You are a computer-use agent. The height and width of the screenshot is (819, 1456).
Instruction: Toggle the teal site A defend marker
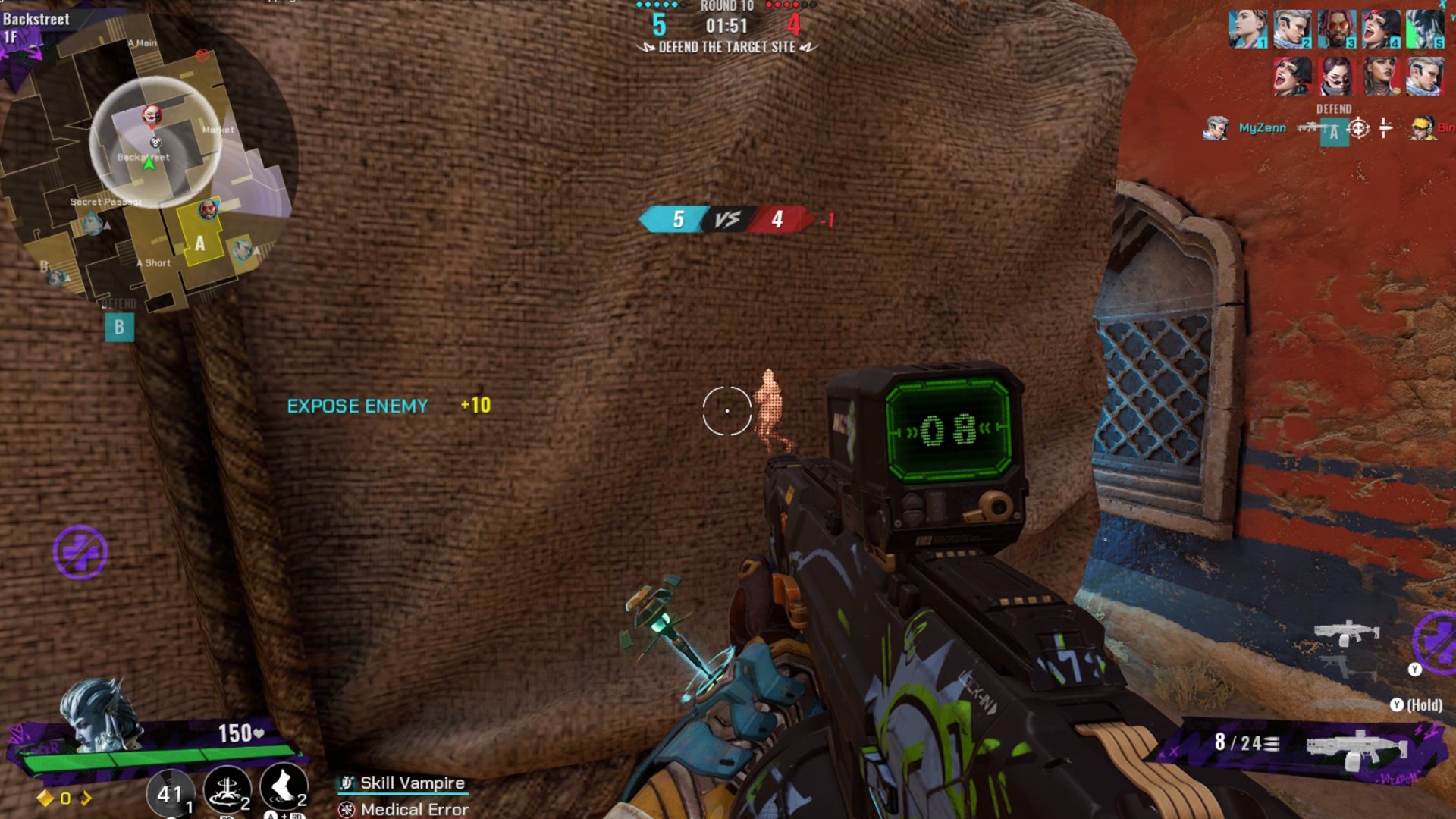tap(1334, 130)
